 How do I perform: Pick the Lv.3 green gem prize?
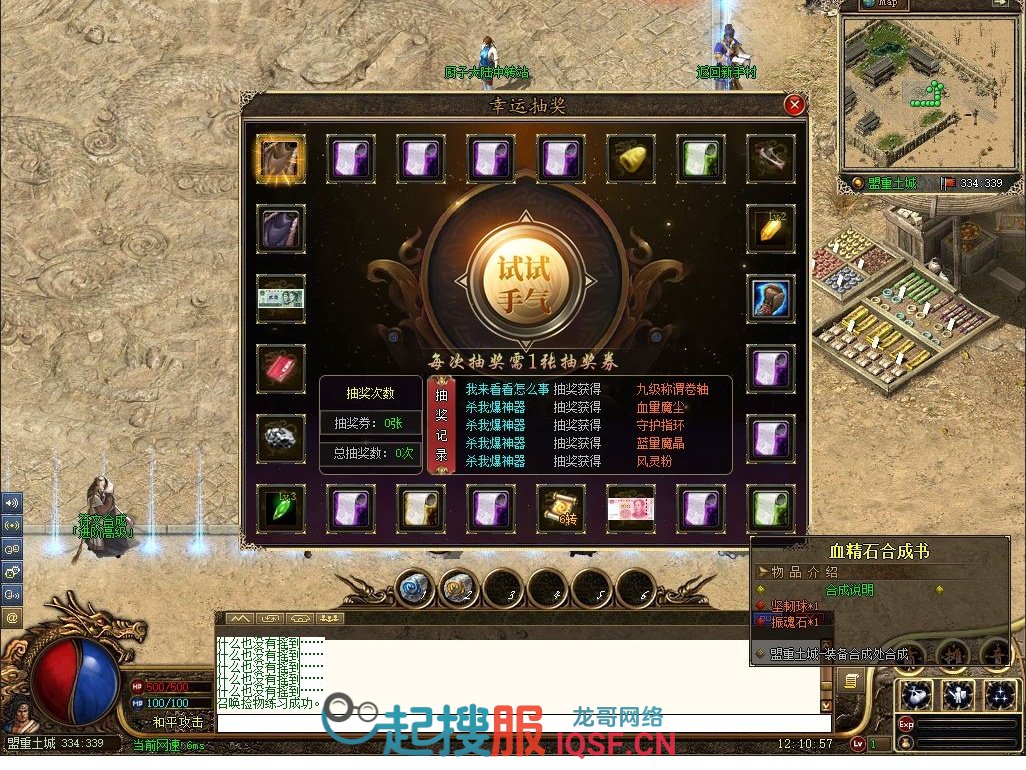pyautogui.click(x=281, y=509)
